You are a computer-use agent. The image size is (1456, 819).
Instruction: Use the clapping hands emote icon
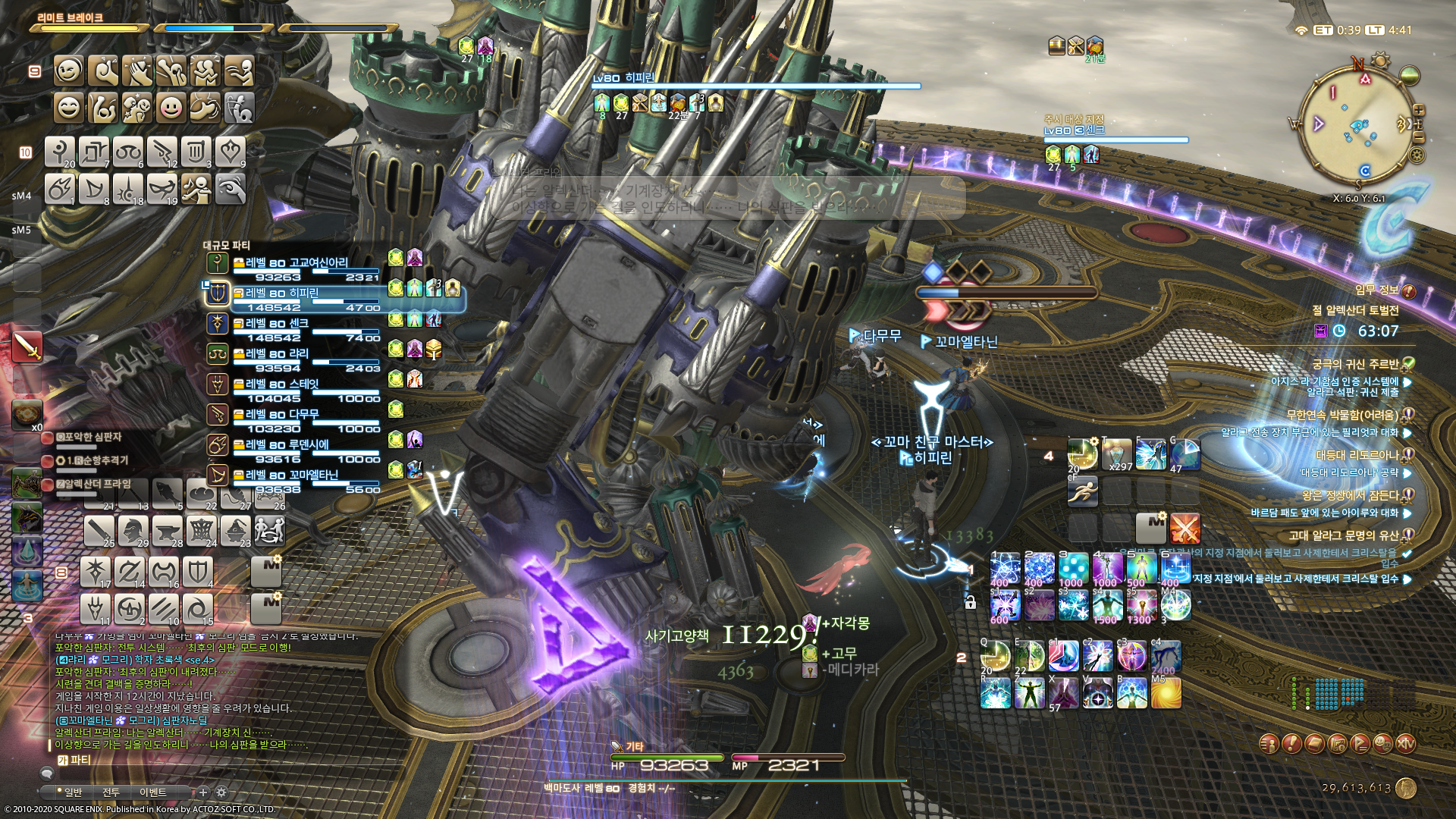tap(137, 71)
